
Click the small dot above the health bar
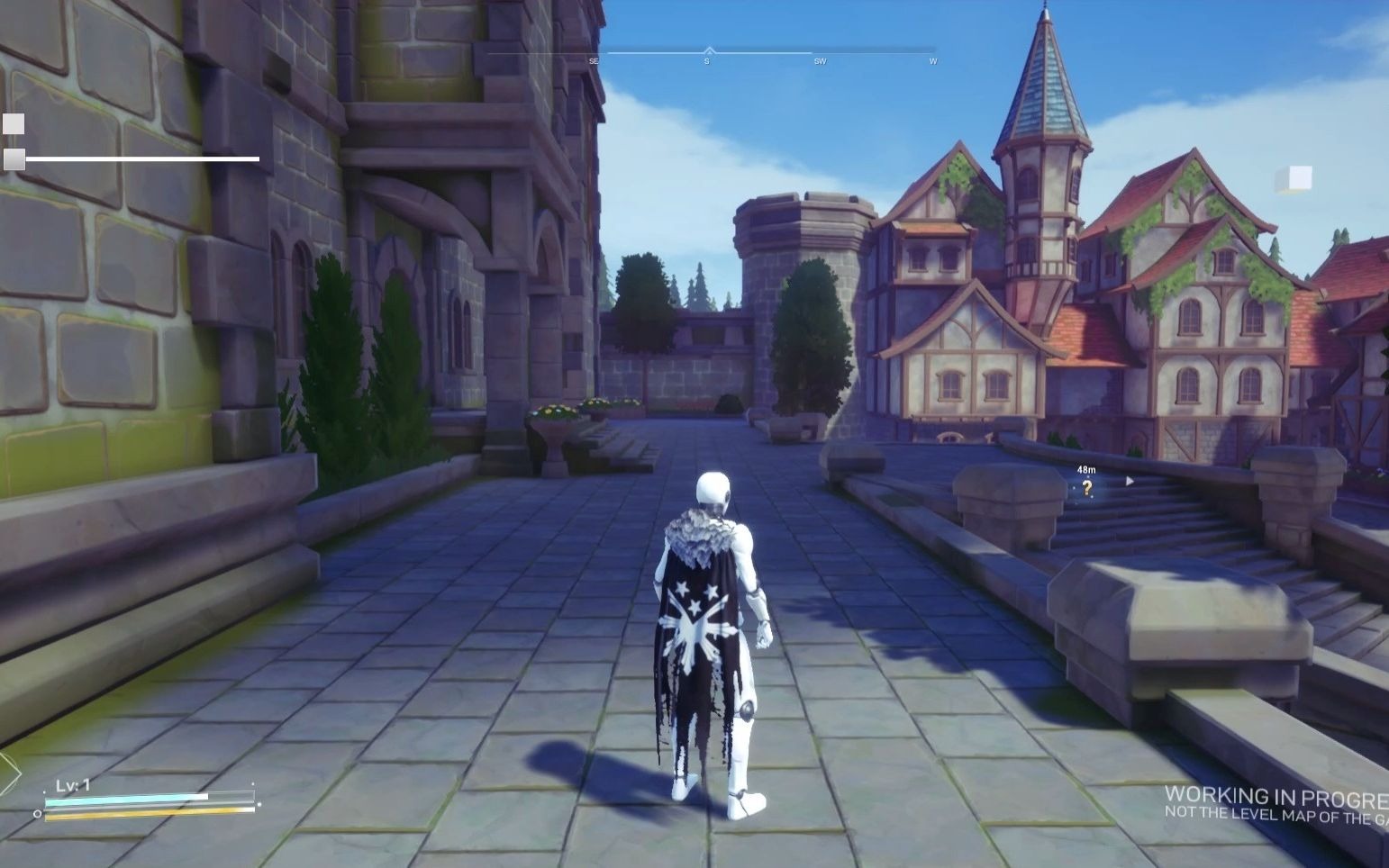tap(44, 791)
